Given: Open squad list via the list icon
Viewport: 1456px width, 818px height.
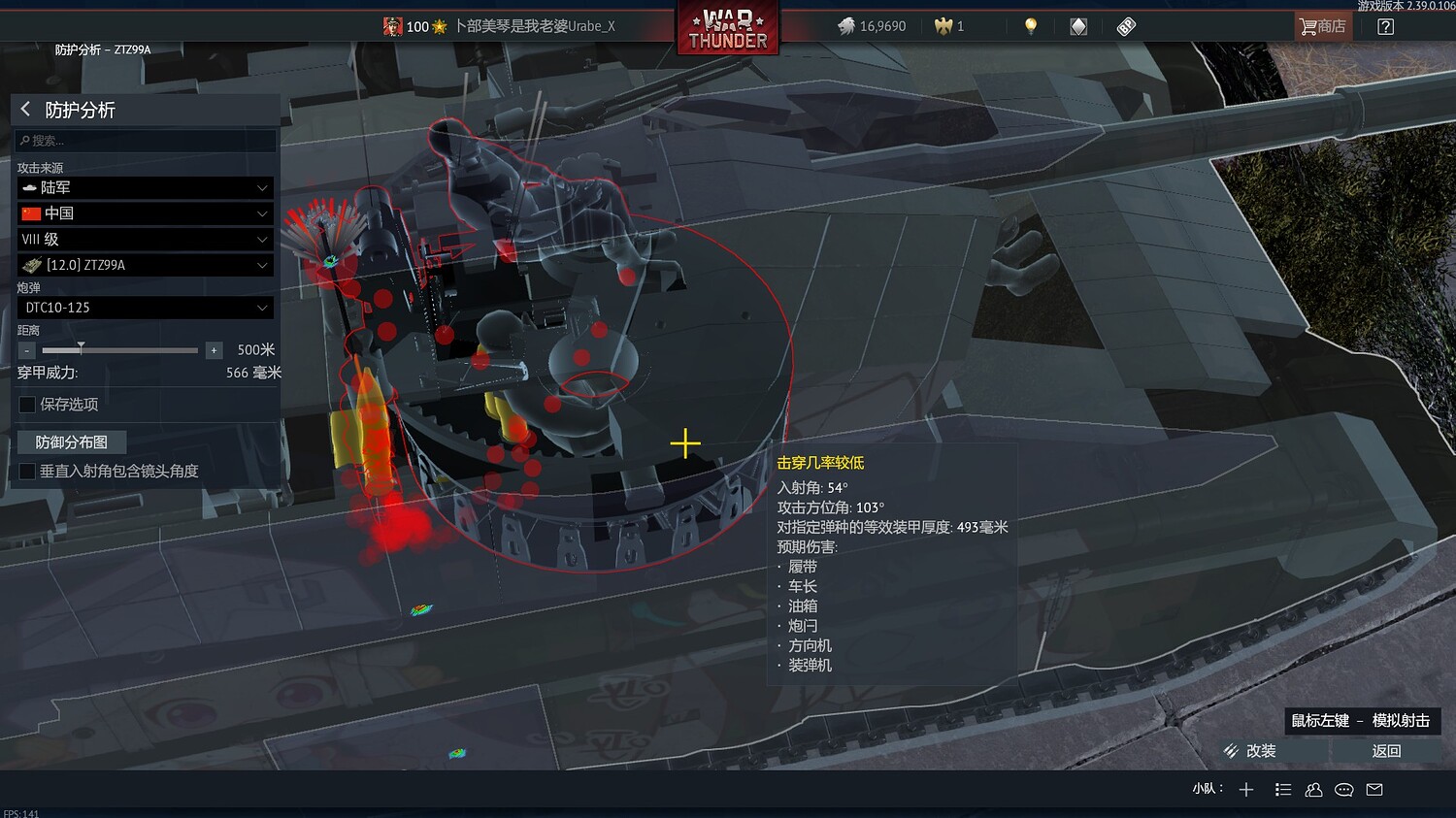Looking at the screenshot, I should (x=1283, y=789).
